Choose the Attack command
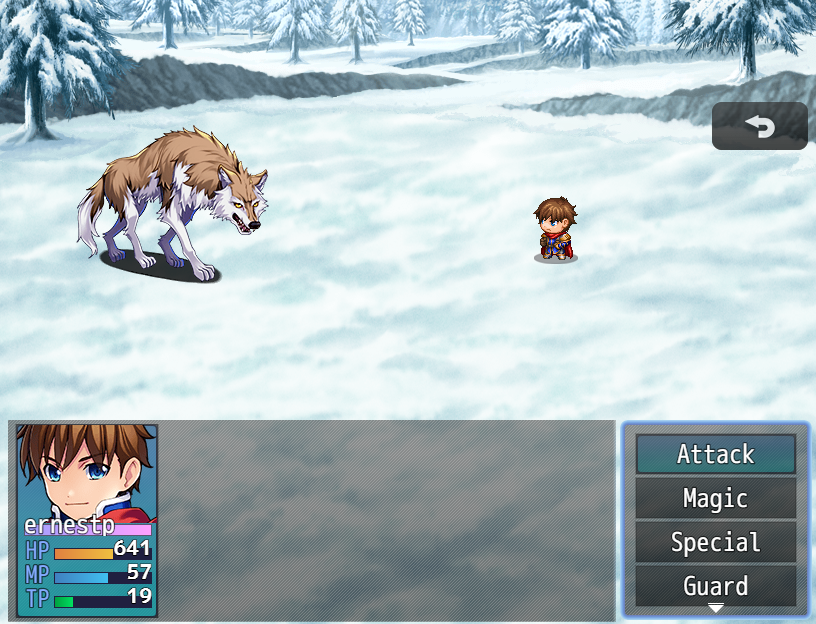 pos(715,454)
